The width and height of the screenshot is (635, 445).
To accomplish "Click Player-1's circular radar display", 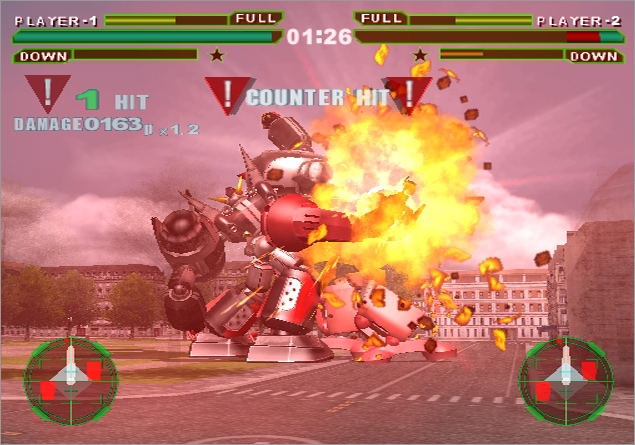I will point(71,379).
